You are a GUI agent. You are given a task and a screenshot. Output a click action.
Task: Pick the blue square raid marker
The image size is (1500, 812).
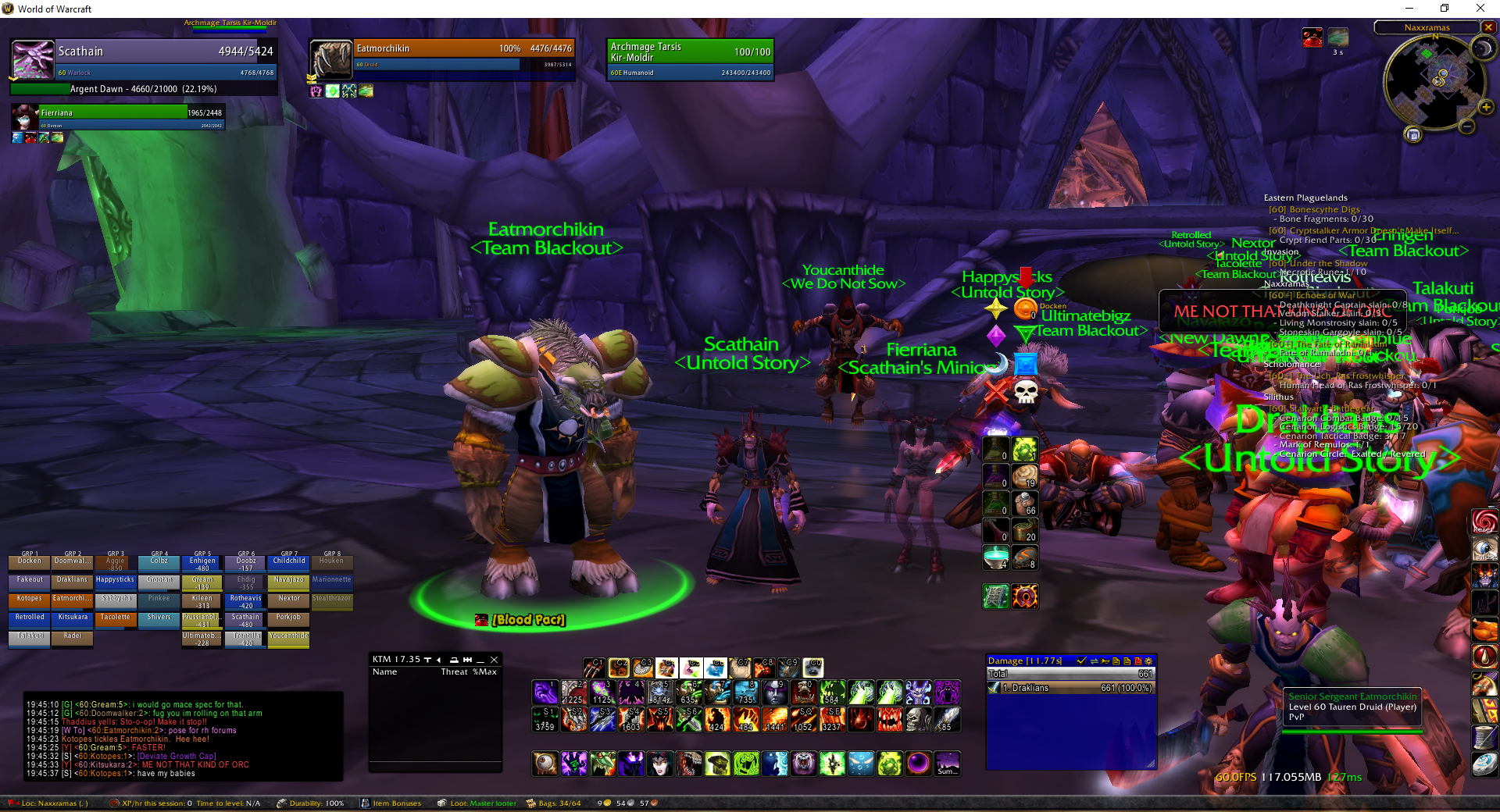coord(1026,364)
